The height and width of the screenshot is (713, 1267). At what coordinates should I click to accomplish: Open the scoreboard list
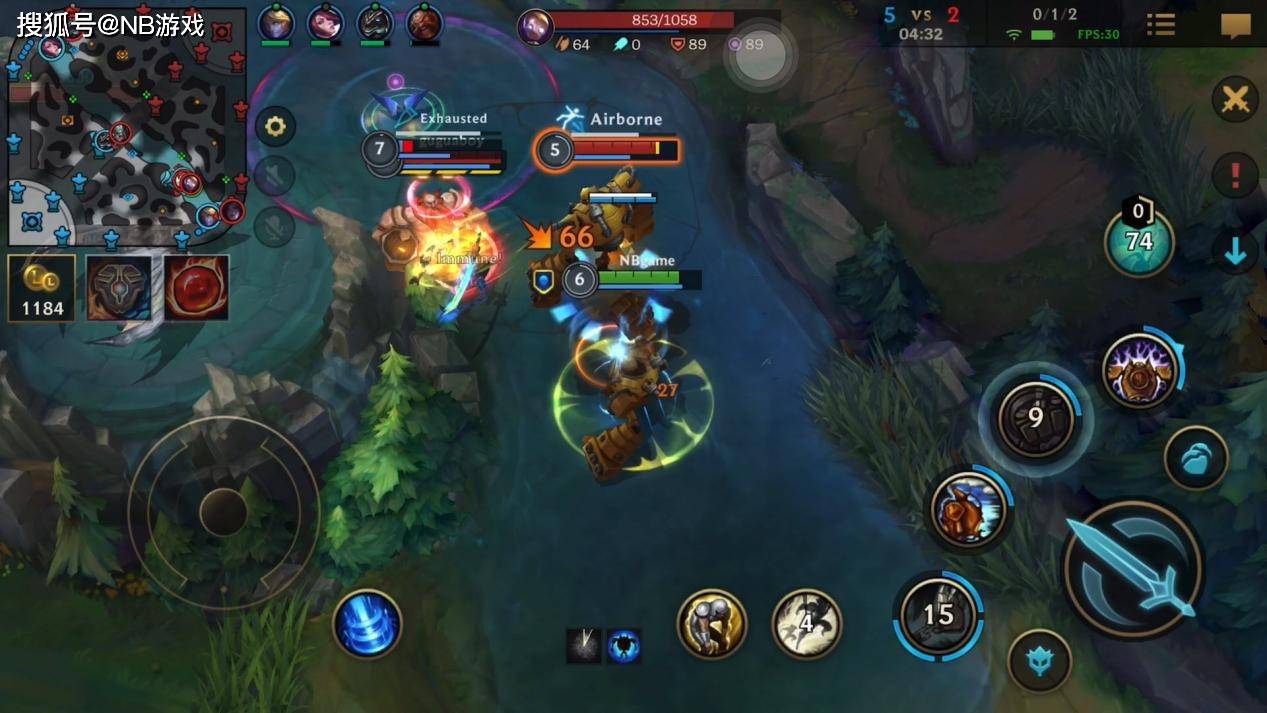pos(1161,24)
